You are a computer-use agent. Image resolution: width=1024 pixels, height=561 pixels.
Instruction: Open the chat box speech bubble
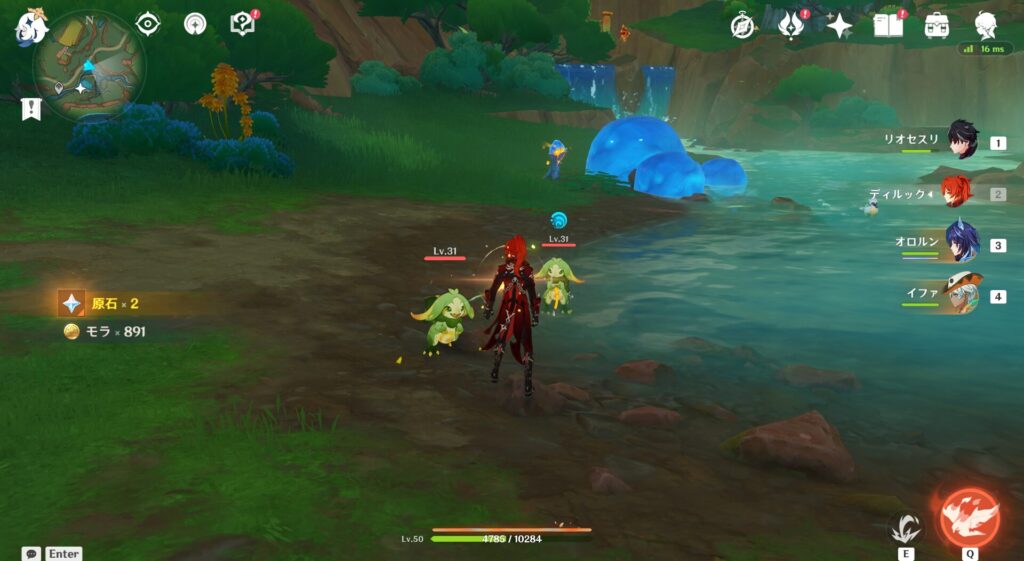(x=32, y=553)
